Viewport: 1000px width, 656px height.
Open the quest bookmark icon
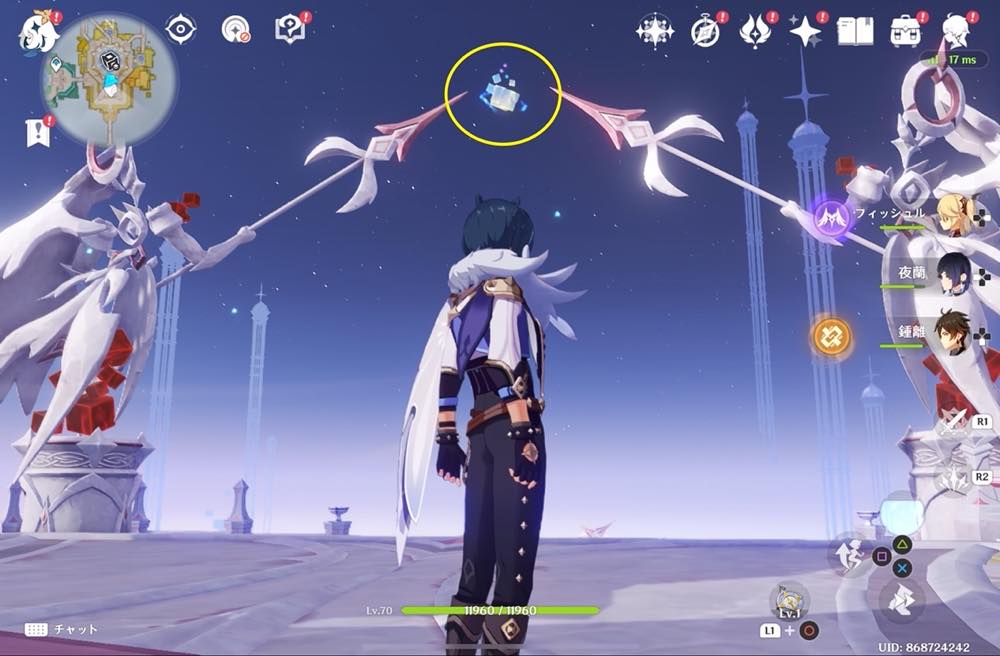pyautogui.click(x=37, y=131)
